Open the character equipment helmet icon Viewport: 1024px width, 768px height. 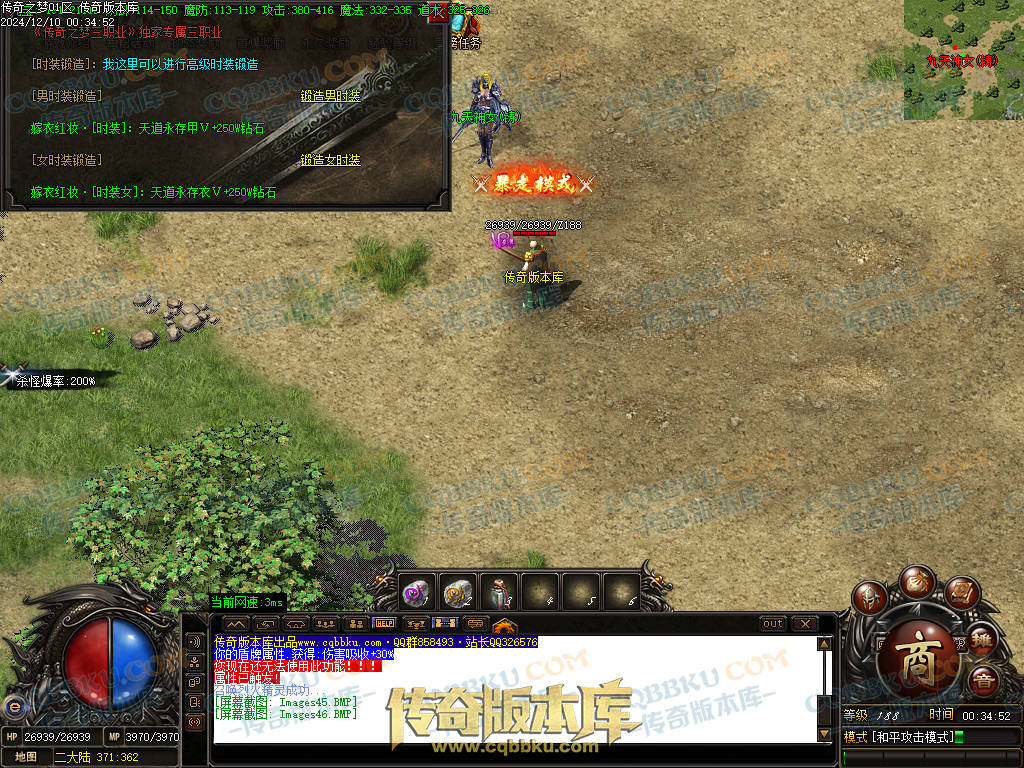[x=868, y=598]
